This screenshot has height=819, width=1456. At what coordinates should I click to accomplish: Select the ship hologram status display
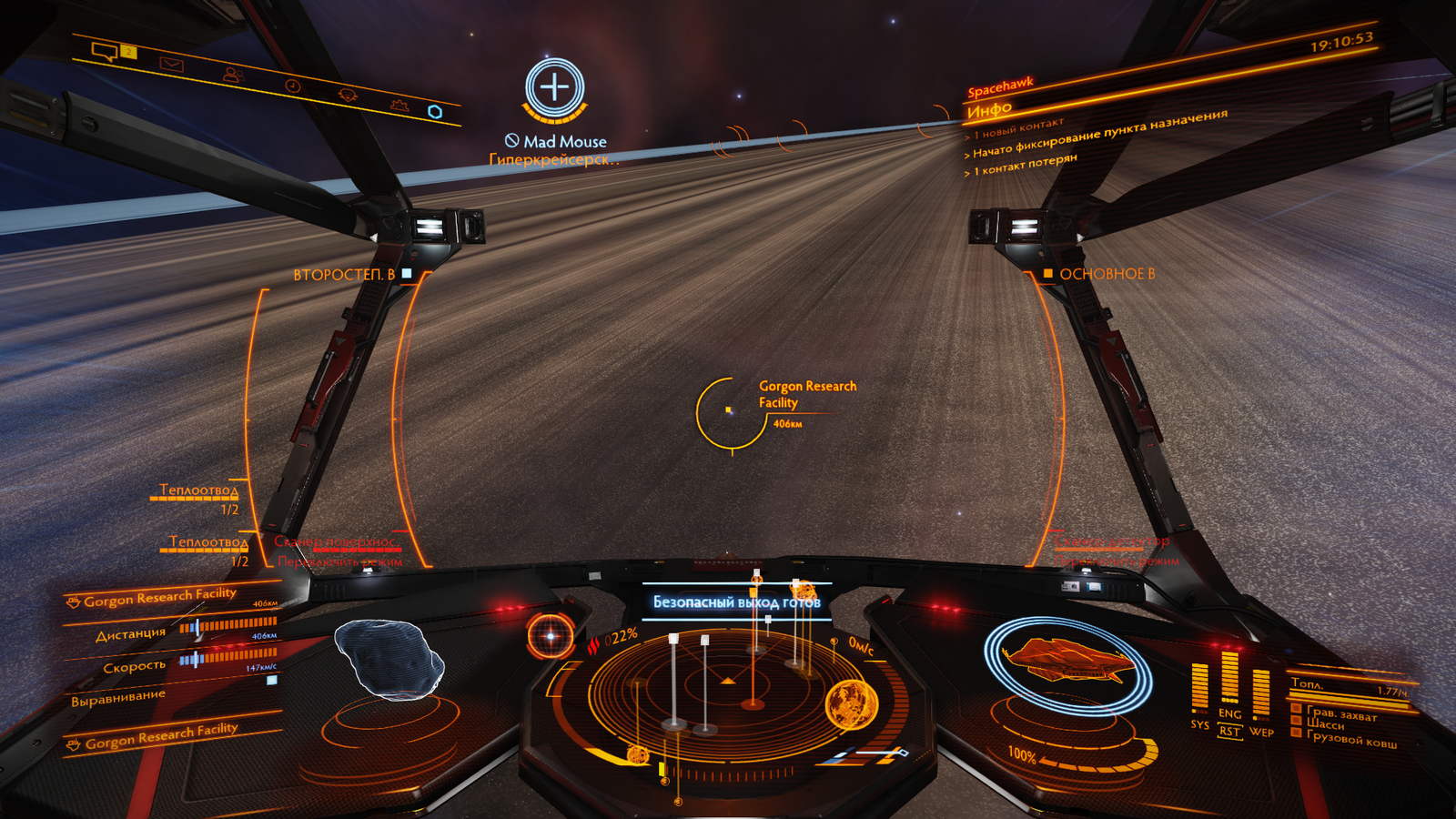(1067, 662)
